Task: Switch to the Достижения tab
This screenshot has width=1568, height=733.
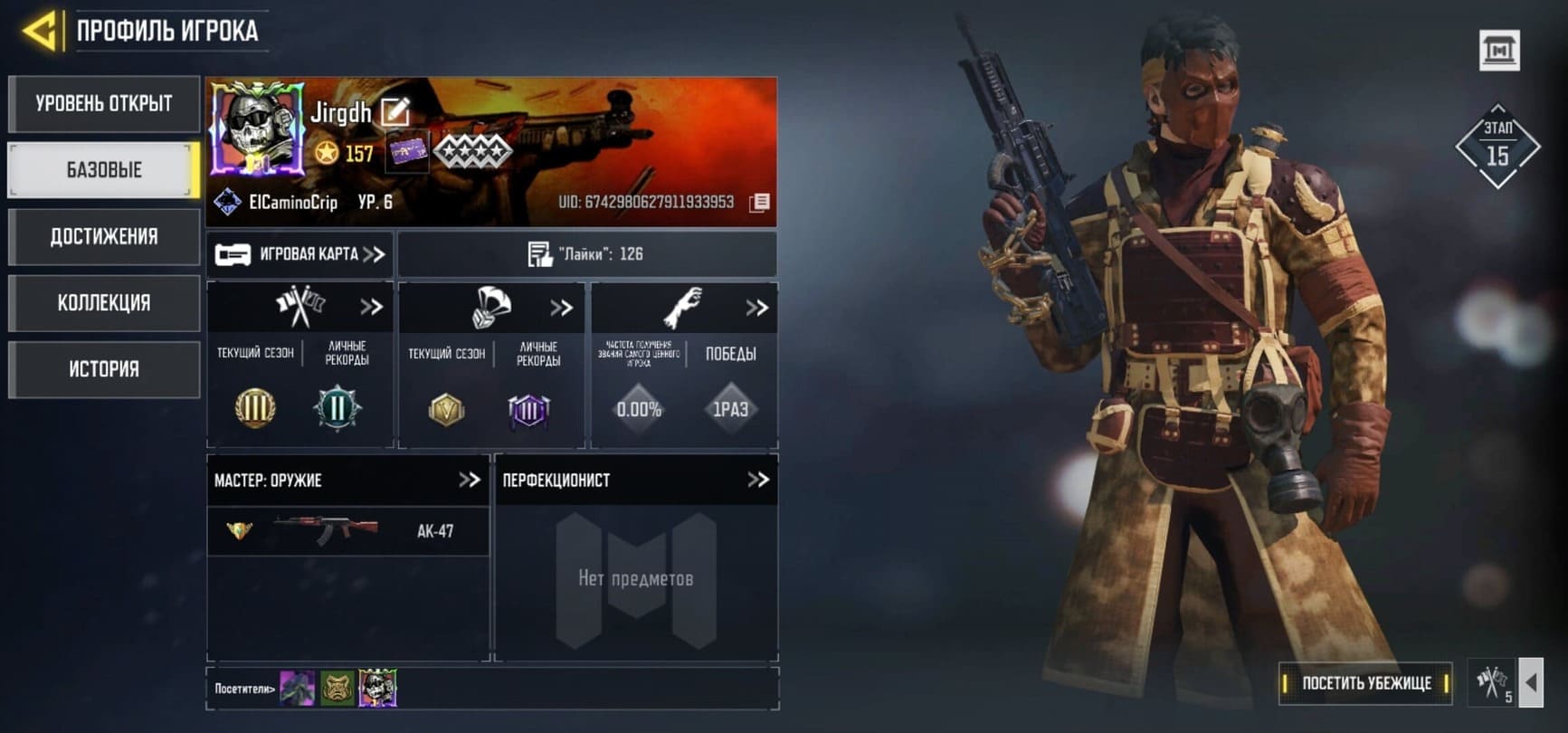Action: (104, 237)
